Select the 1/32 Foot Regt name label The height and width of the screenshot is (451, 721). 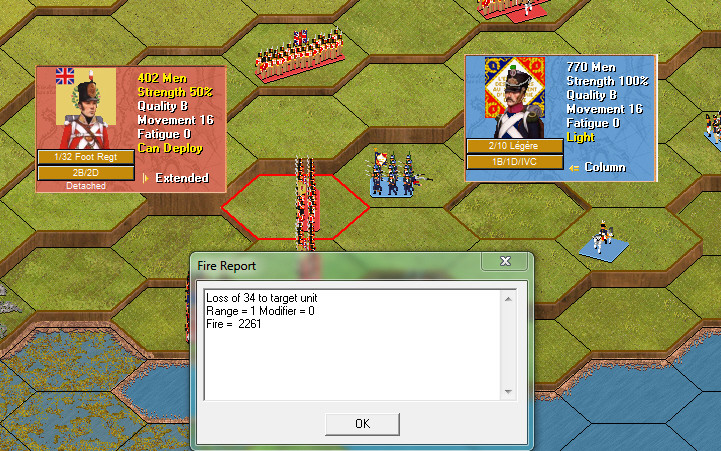click(85, 157)
